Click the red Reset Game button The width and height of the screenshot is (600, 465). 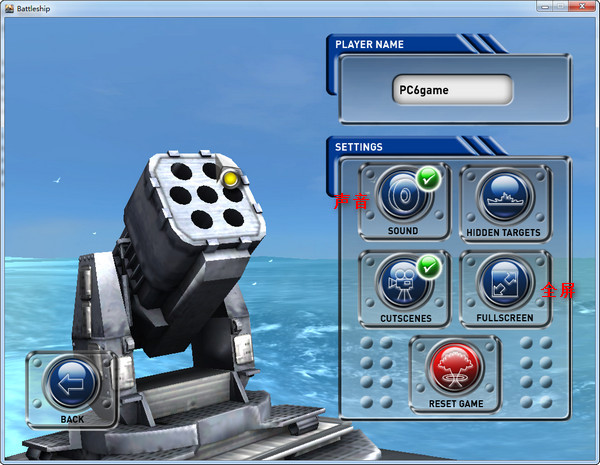[455, 367]
